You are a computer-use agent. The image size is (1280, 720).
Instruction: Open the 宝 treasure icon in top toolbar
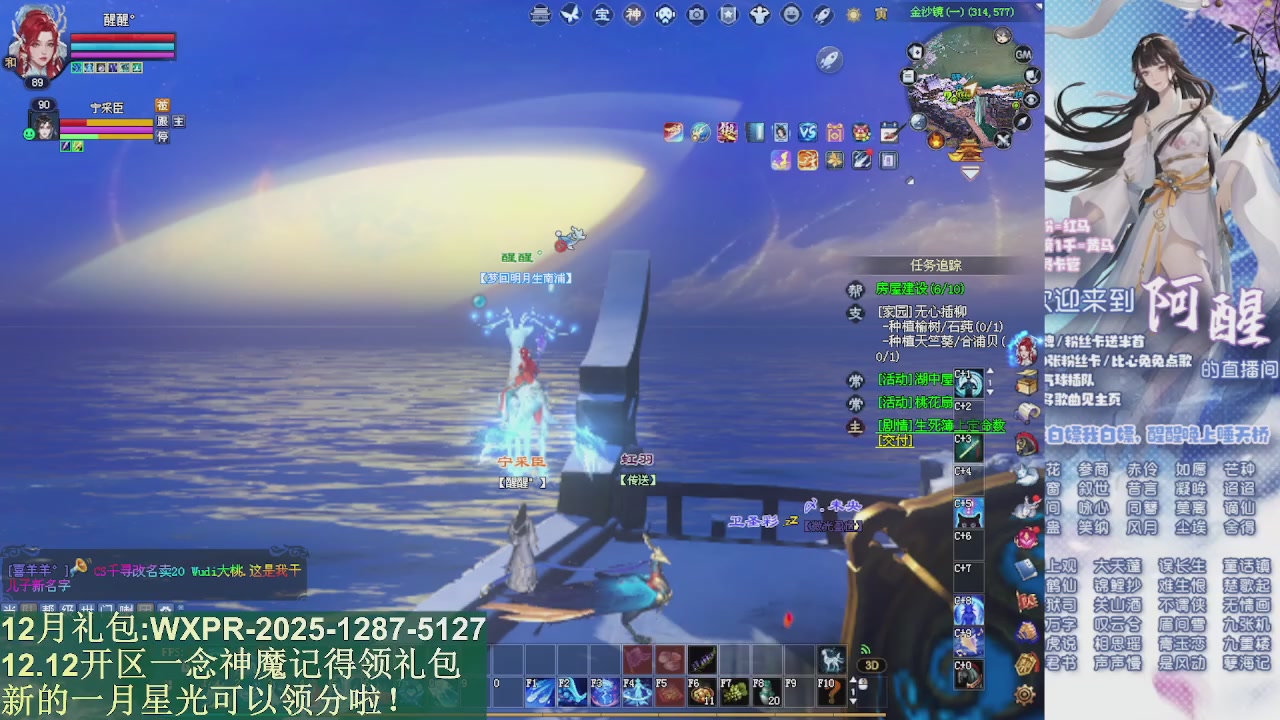coord(602,15)
